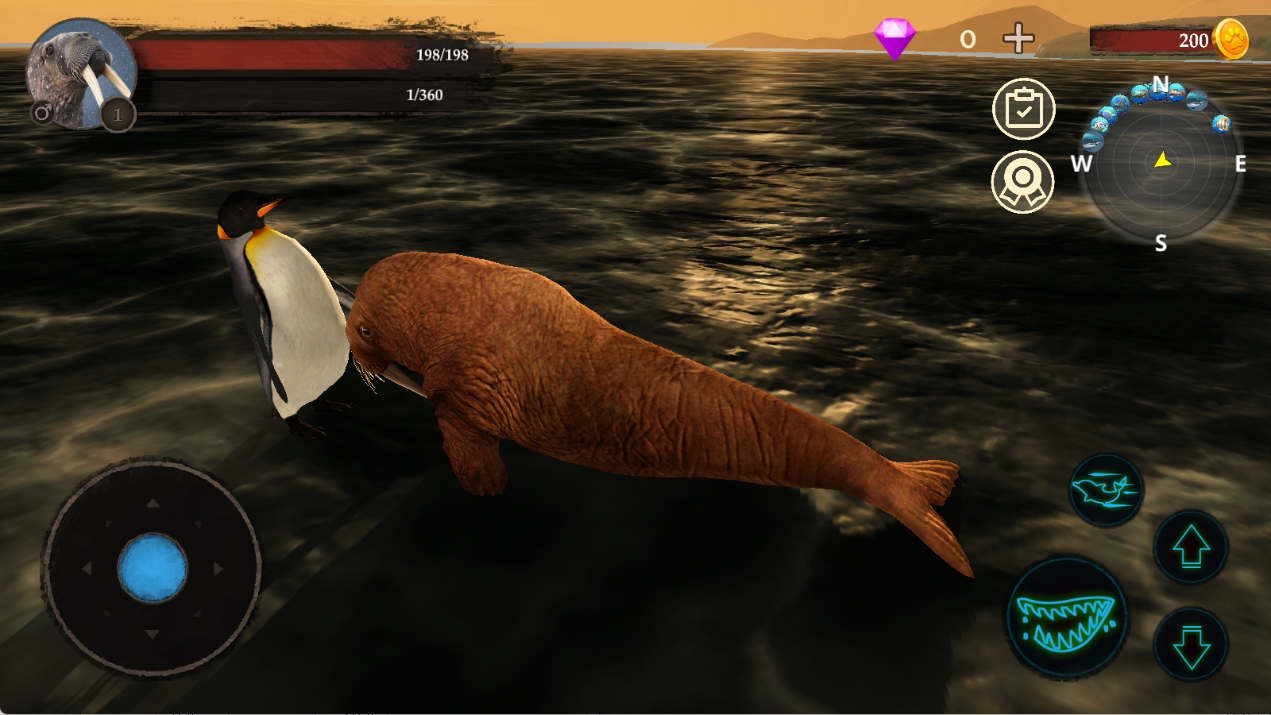Tap the pink gem currency icon
This screenshot has width=1271, height=715.
tap(894, 39)
